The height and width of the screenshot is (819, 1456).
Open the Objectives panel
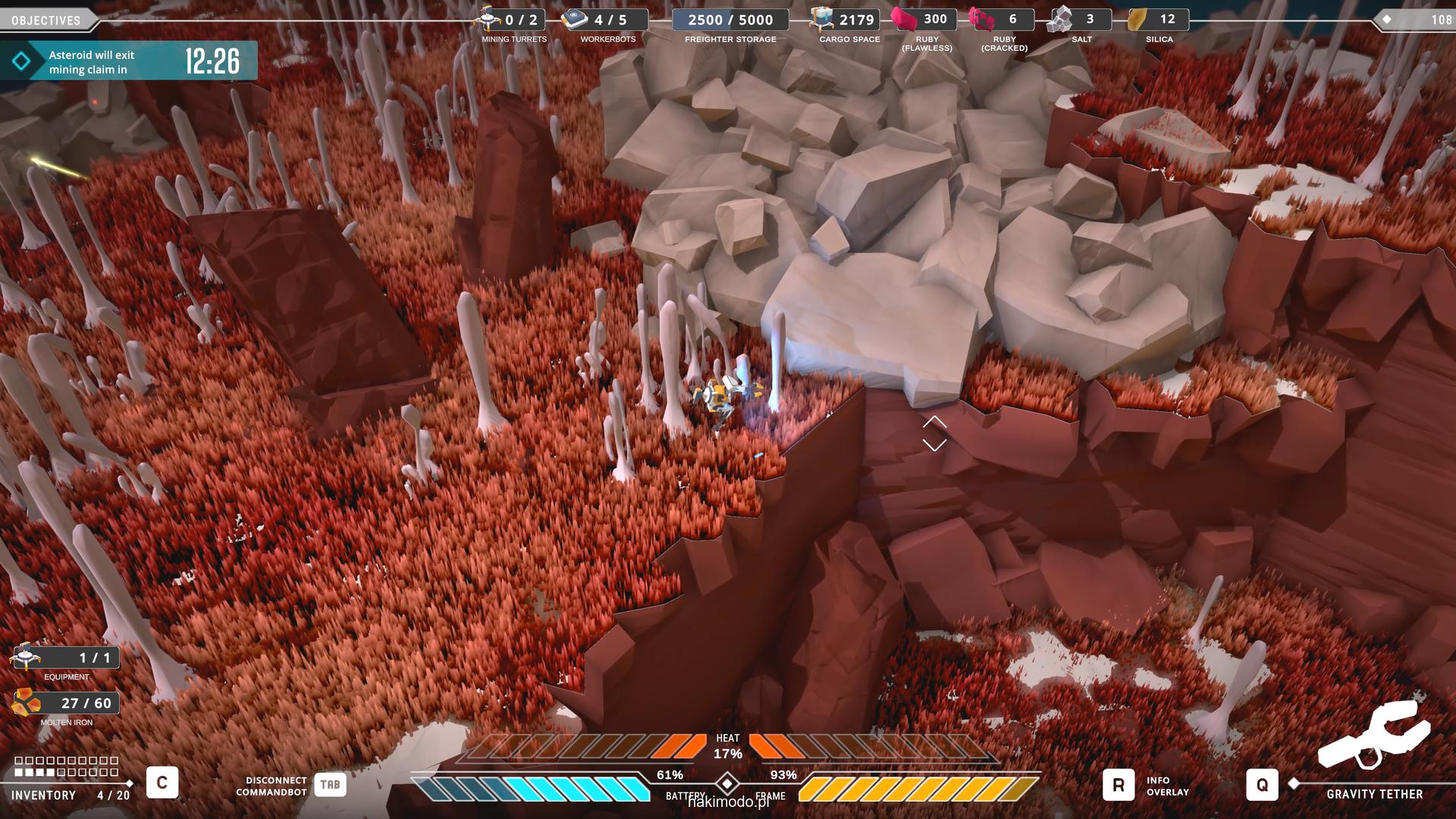[46, 20]
